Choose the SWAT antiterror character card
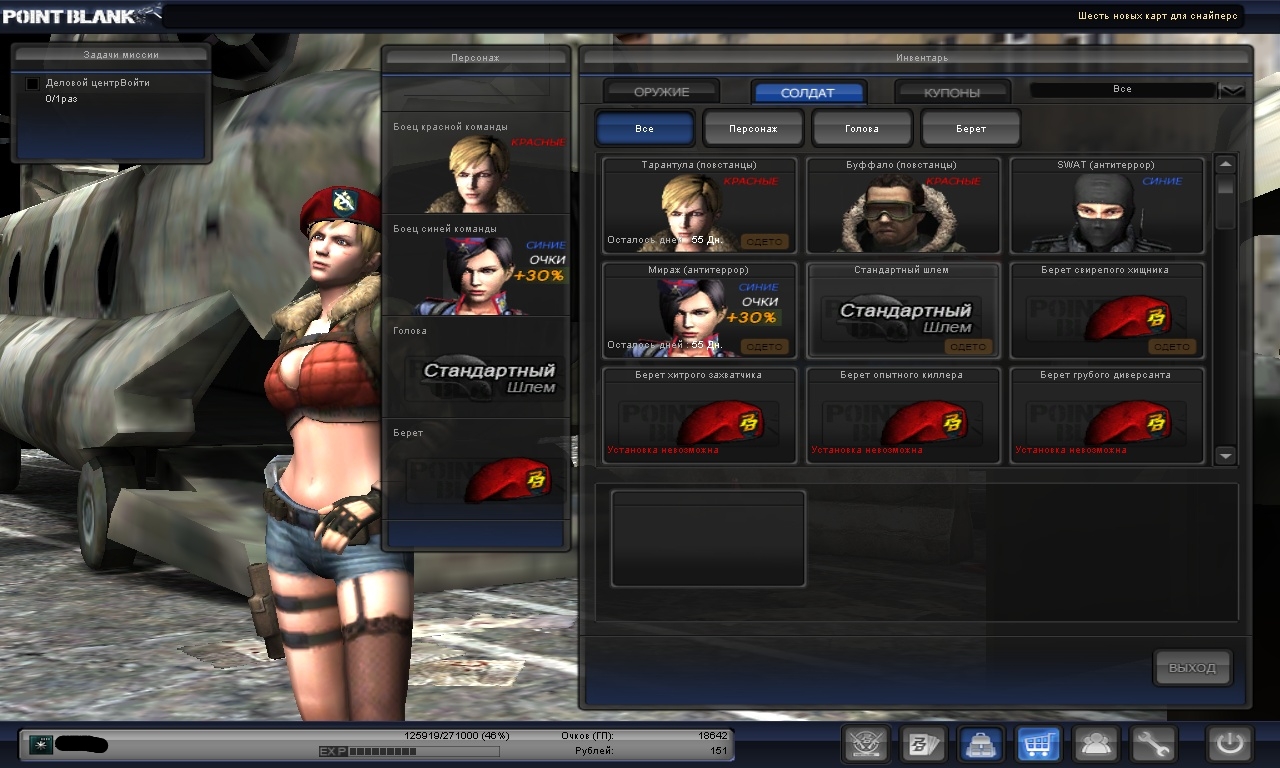Viewport: 1280px width, 768px height. [1107, 205]
